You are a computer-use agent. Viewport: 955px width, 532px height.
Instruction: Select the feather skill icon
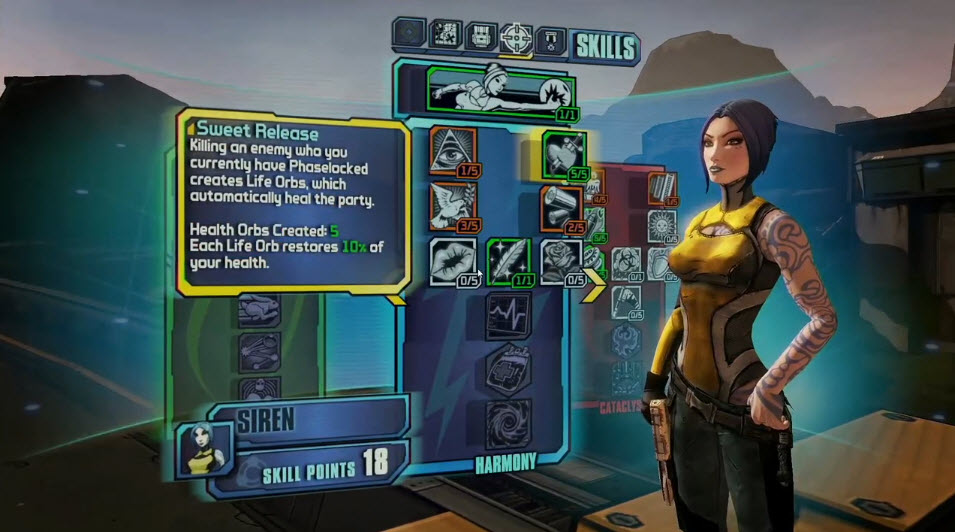pyautogui.click(x=508, y=261)
